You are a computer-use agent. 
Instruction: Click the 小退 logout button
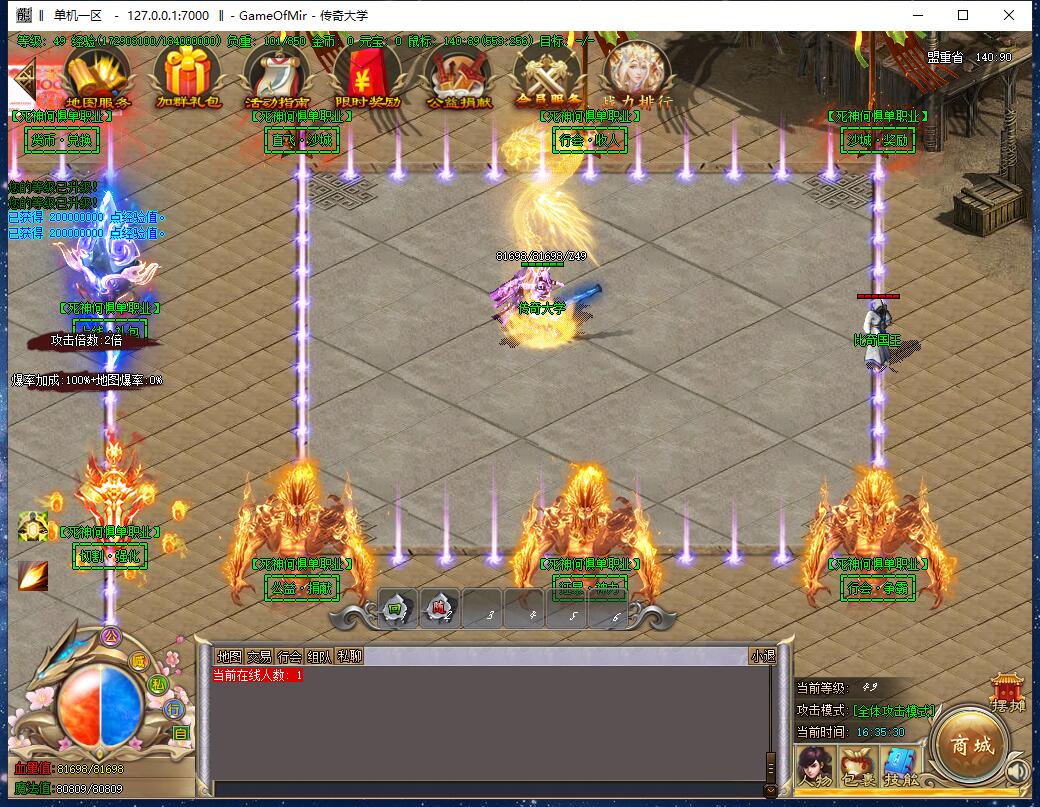coord(762,657)
